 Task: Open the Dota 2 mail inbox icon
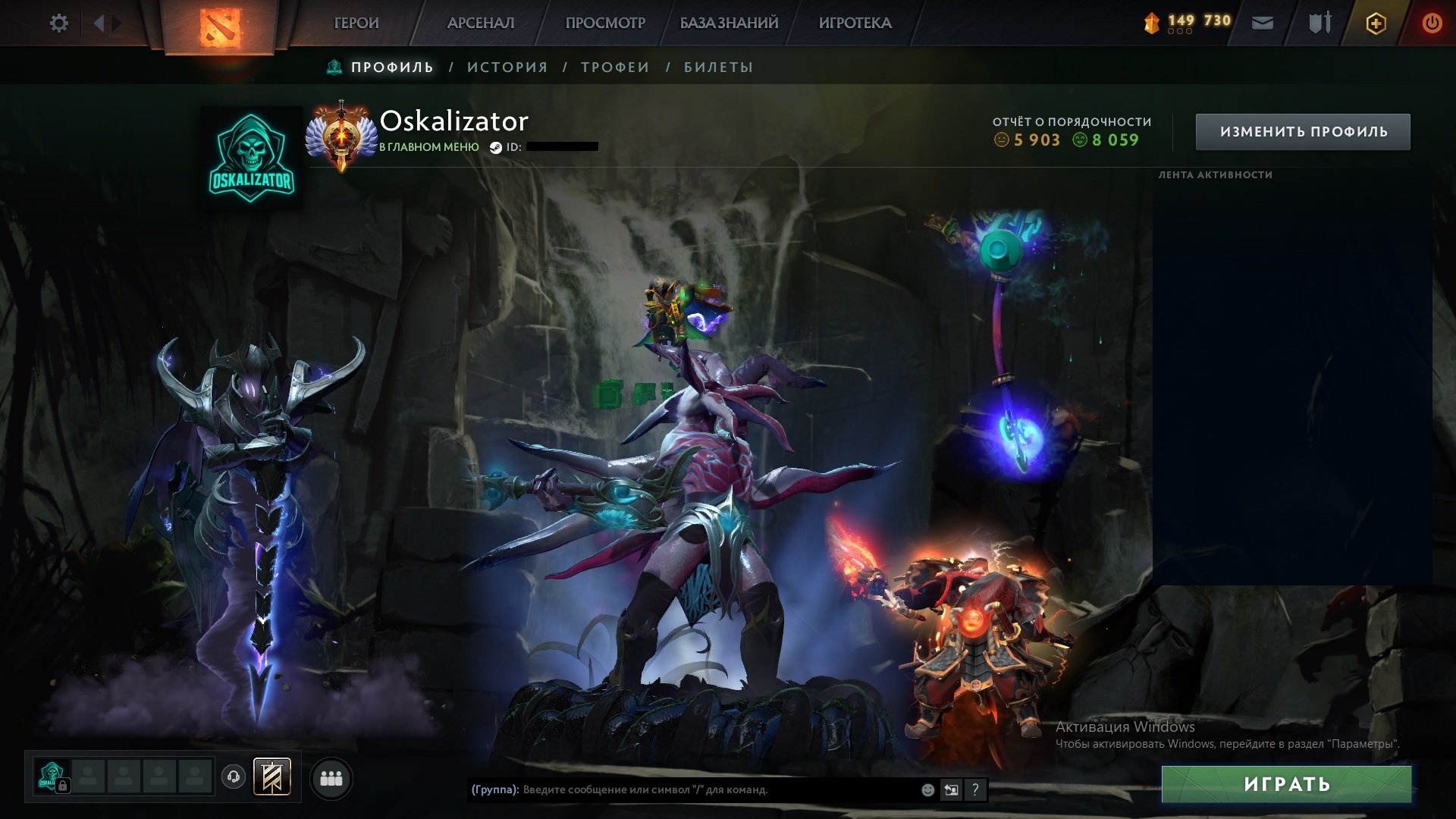(1262, 21)
